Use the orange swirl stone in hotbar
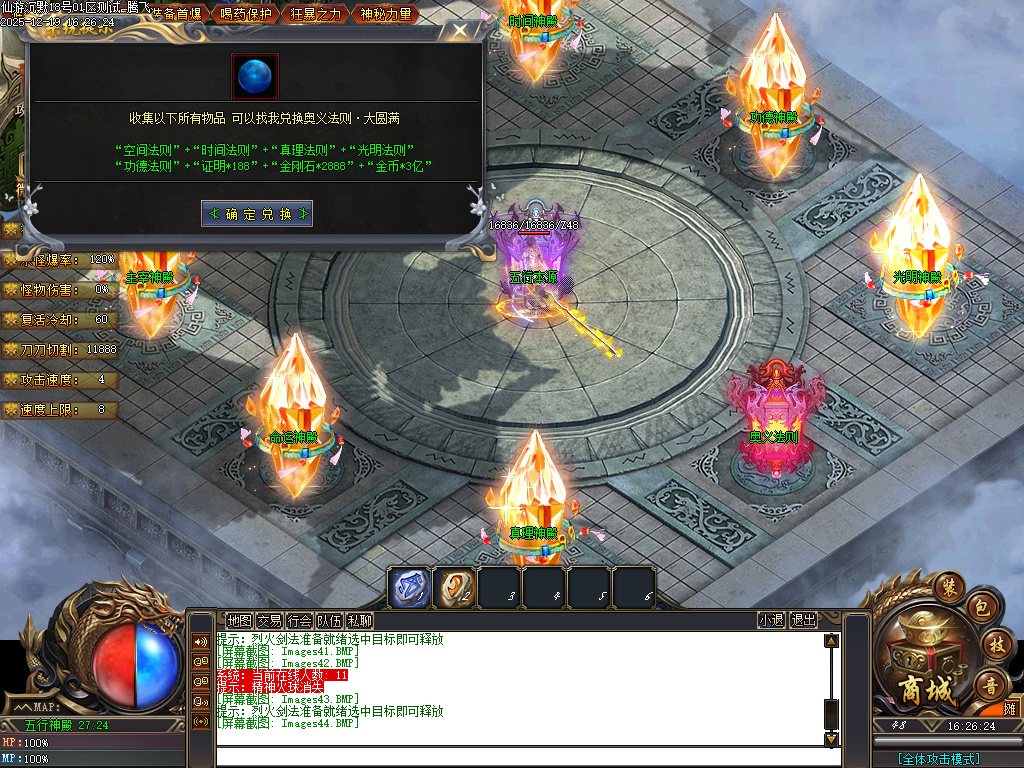The width and height of the screenshot is (1024, 768). tap(455, 588)
